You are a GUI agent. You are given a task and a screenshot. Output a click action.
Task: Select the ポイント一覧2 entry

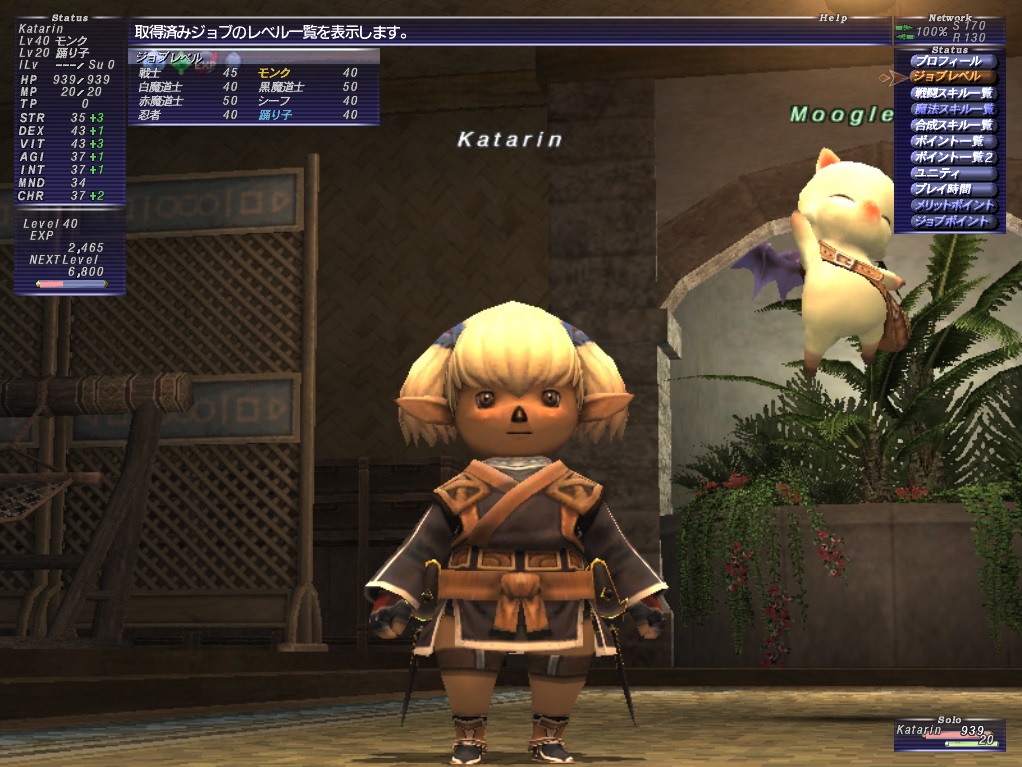[x=953, y=157]
